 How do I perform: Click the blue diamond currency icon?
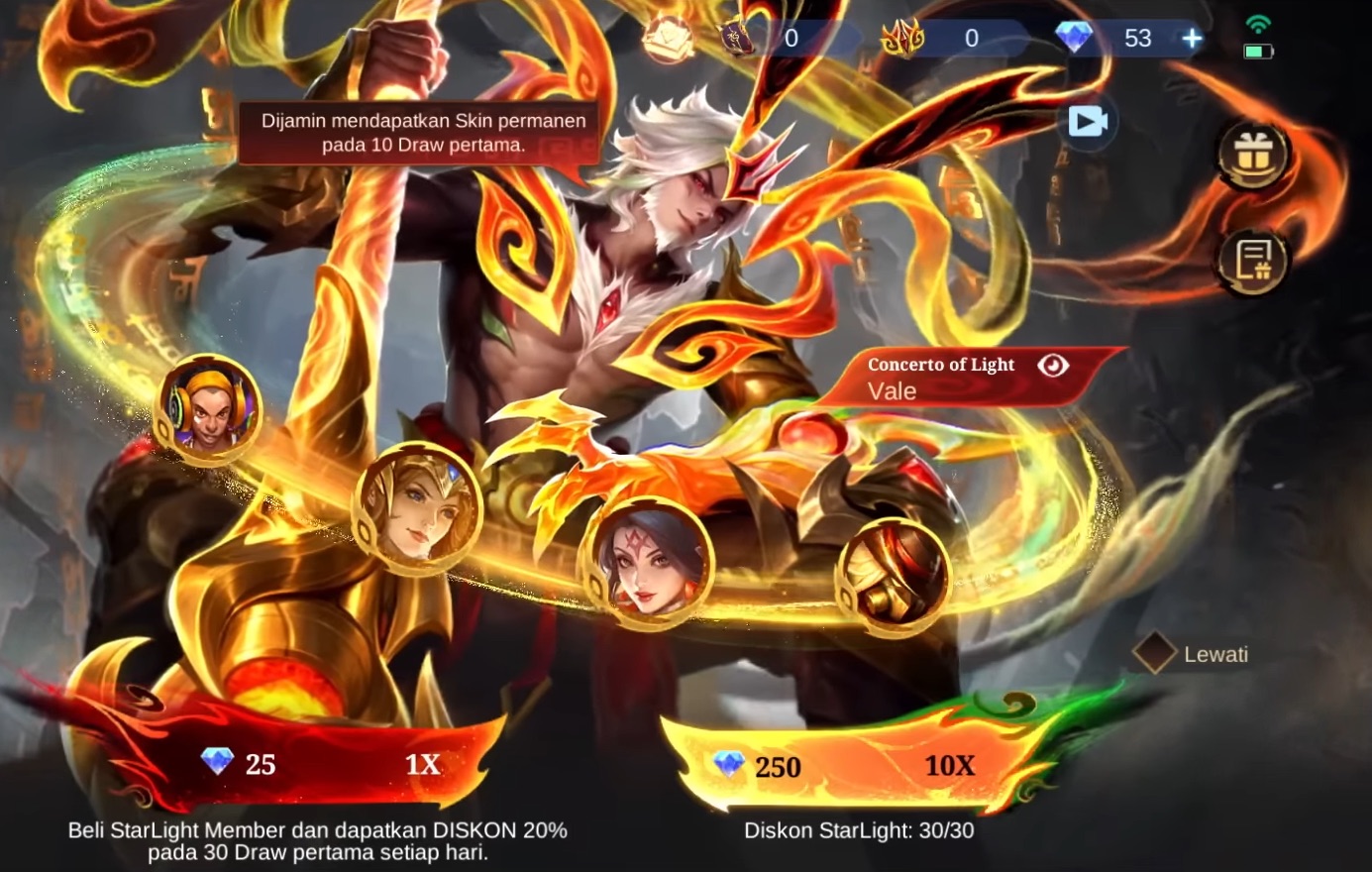coord(1076,38)
